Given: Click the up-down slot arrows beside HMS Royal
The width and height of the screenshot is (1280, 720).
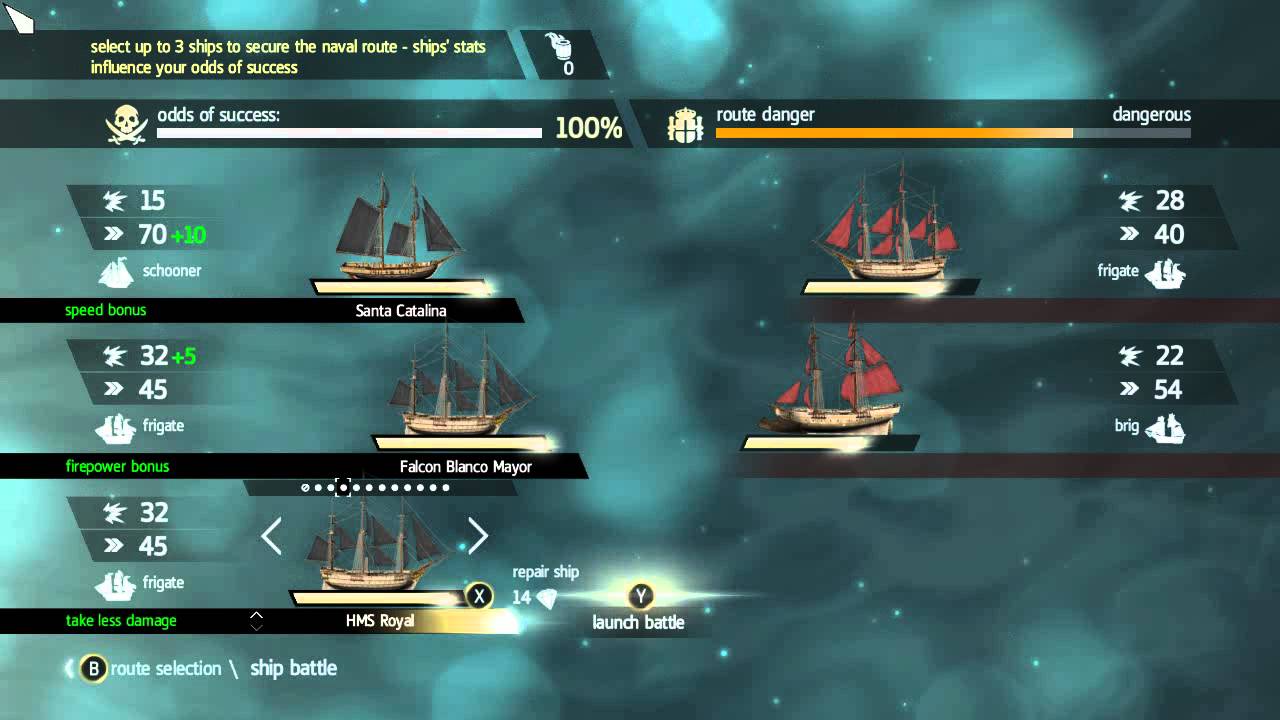Looking at the screenshot, I should 257,621.
